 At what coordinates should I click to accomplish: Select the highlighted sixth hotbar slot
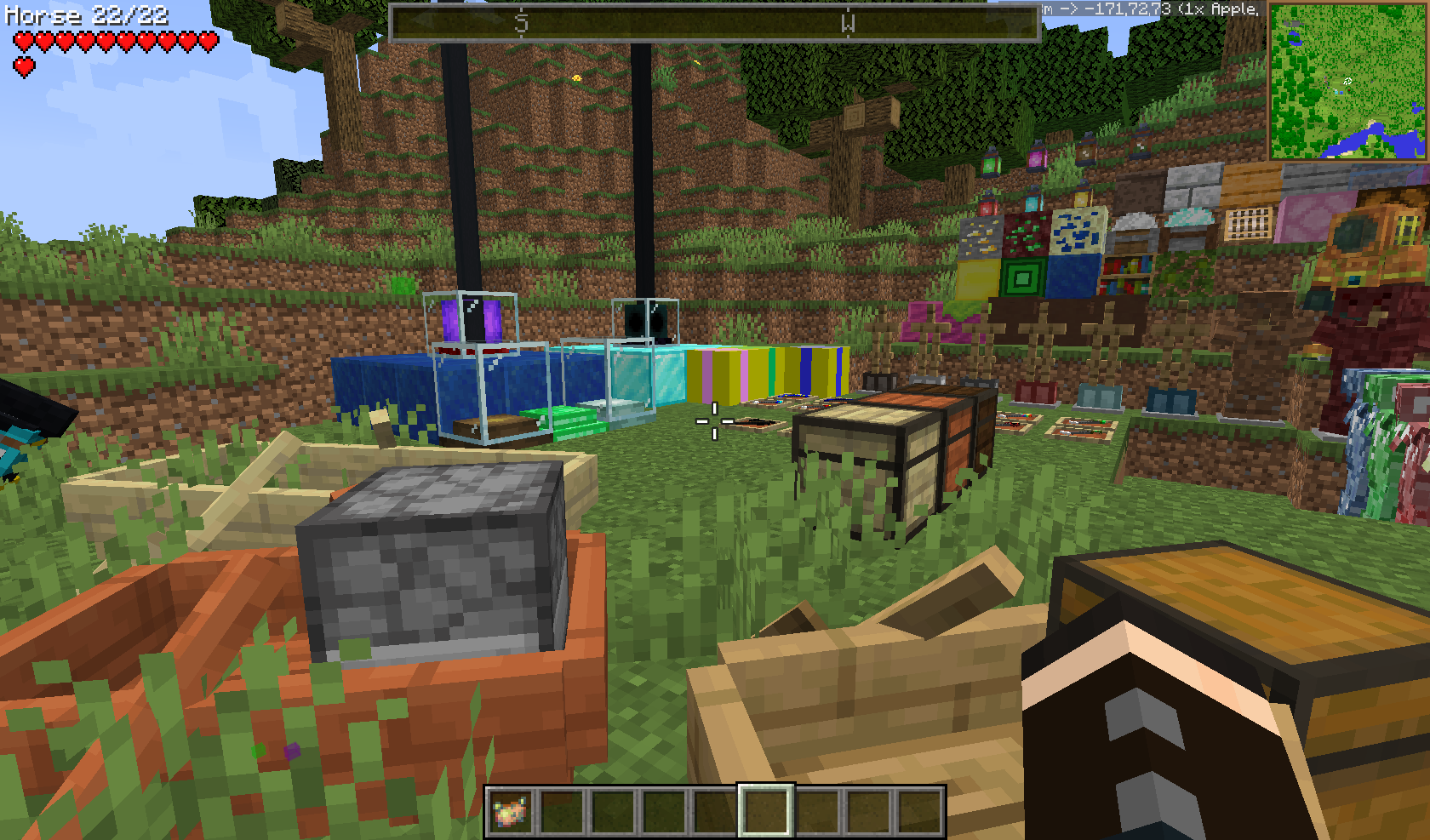pos(768,811)
